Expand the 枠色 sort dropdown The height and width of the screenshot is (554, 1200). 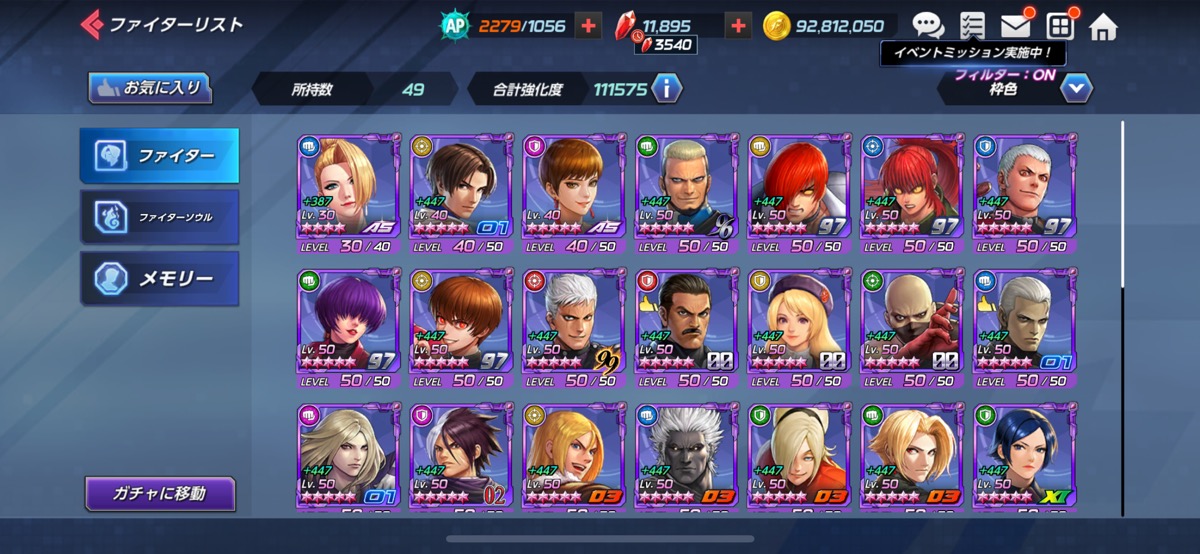(x=1075, y=89)
